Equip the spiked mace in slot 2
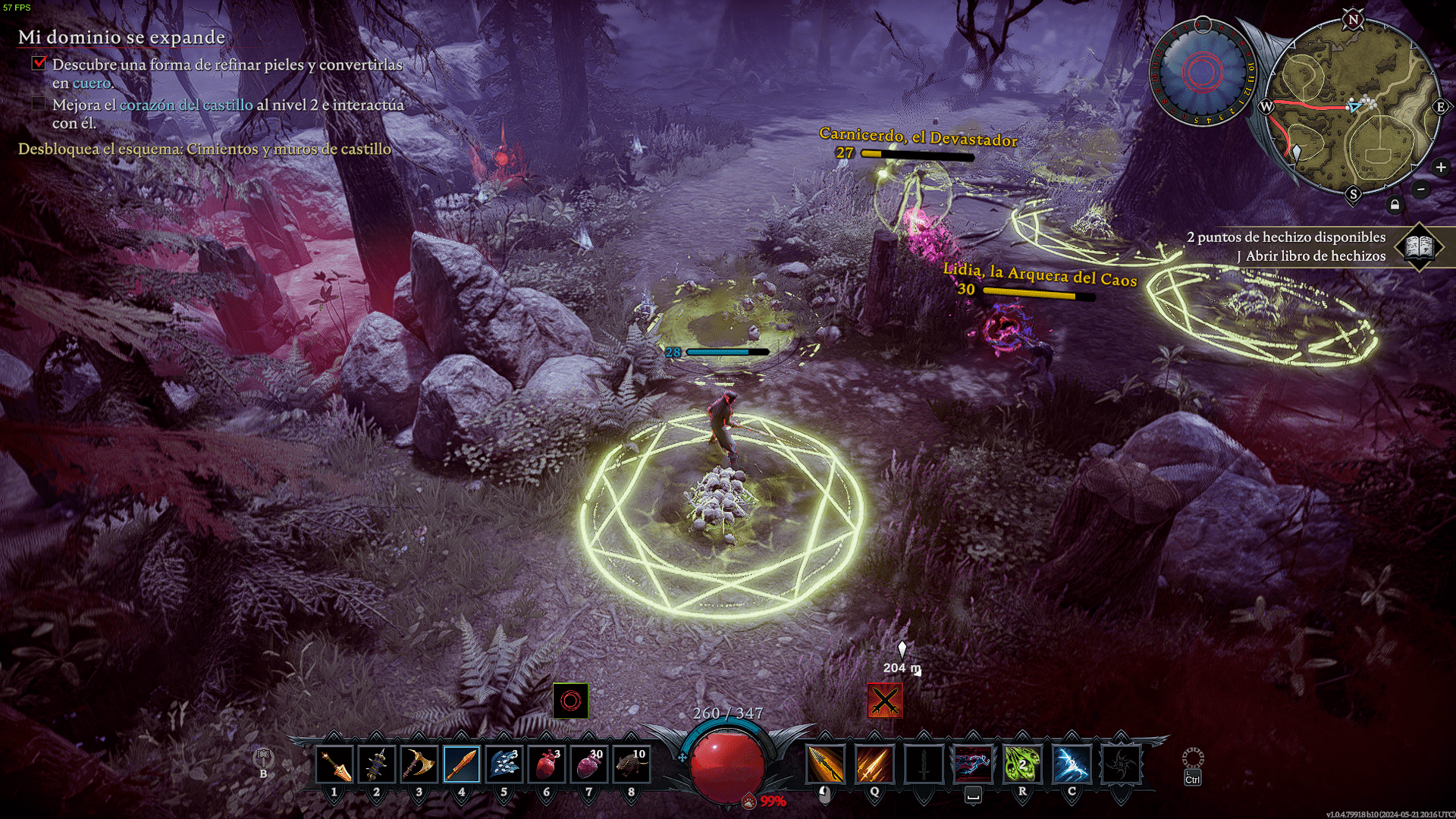This screenshot has height=819, width=1456. tap(377, 764)
